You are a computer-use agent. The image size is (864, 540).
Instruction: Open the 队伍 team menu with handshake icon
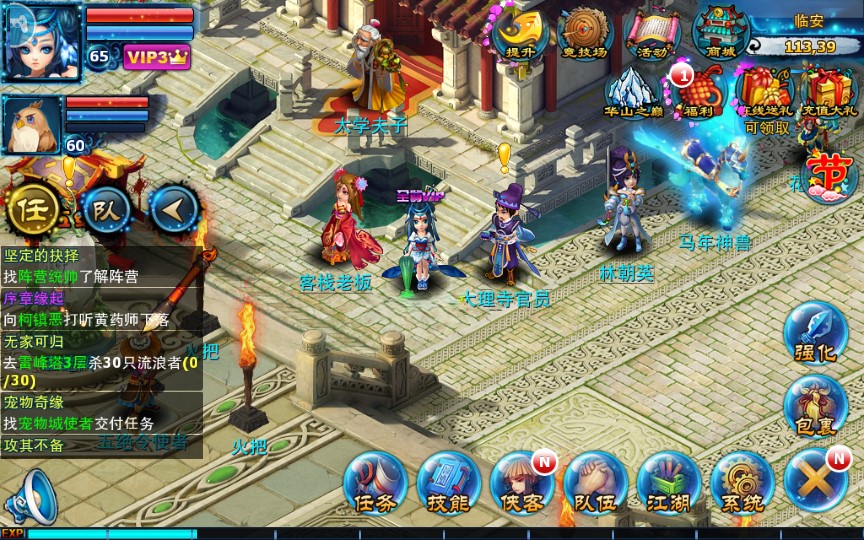coord(595,482)
